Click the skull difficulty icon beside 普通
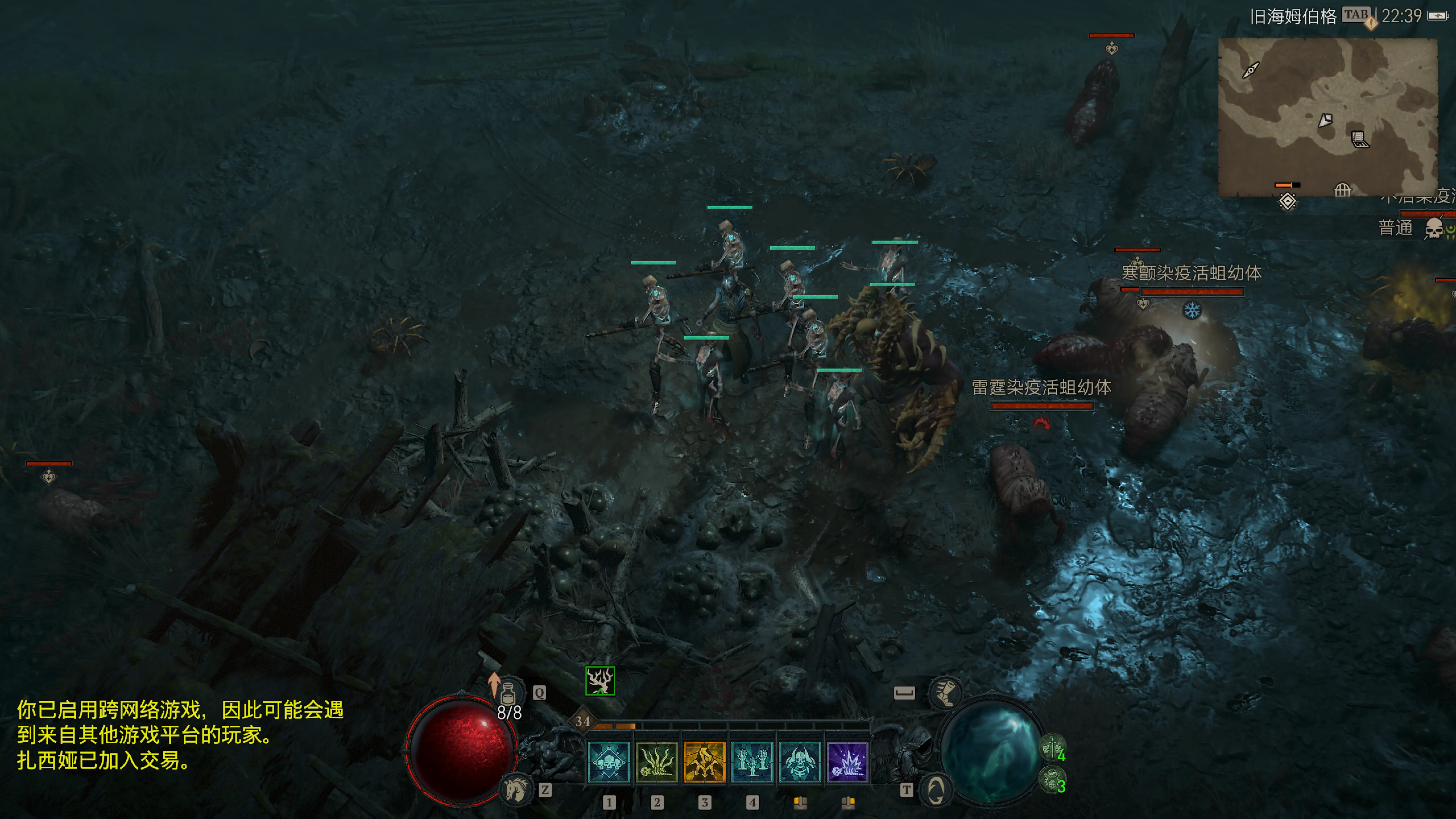Image resolution: width=1456 pixels, height=819 pixels. click(1434, 229)
